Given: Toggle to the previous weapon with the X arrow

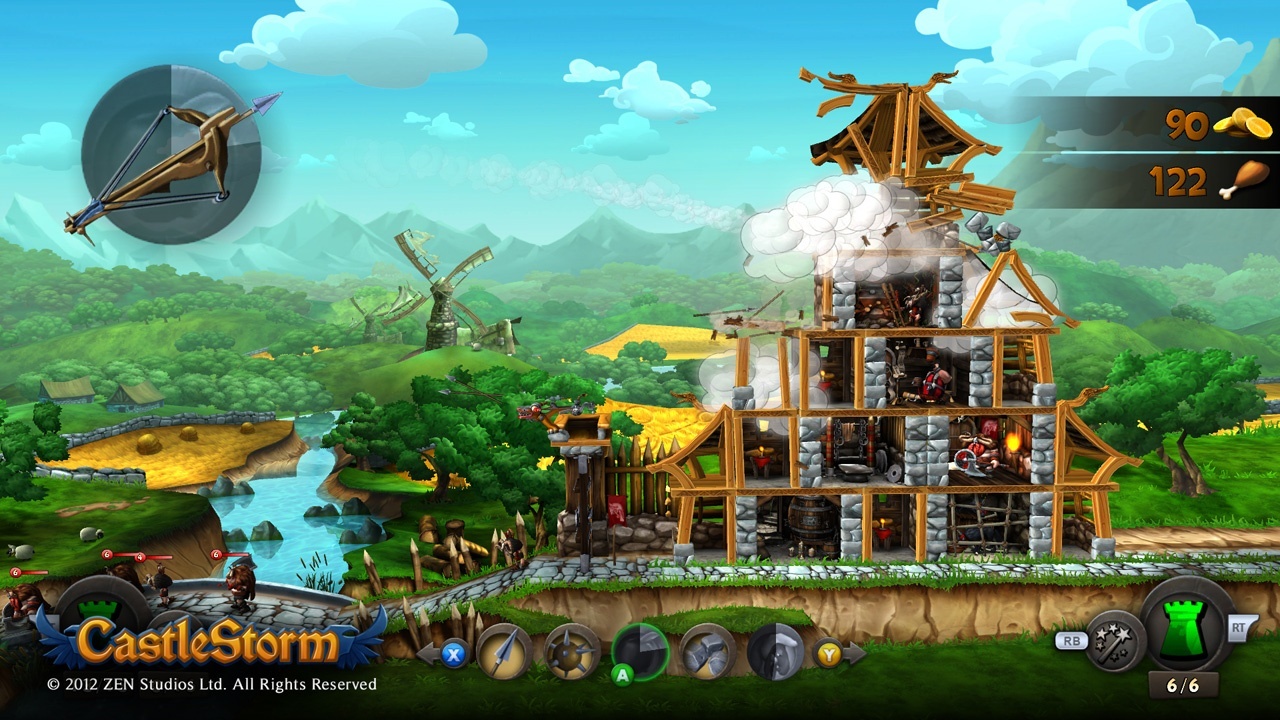Looking at the screenshot, I should coord(453,652).
